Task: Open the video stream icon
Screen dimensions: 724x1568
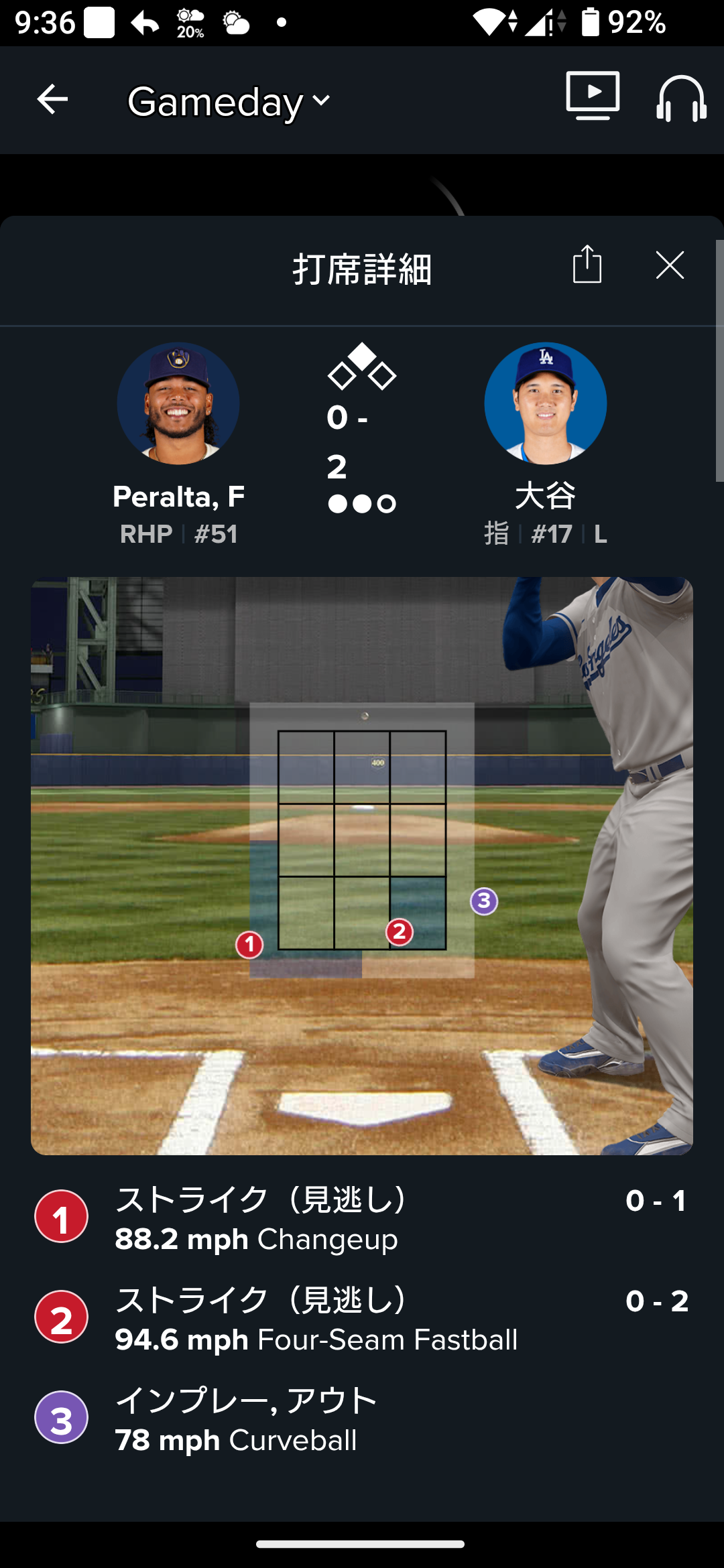Action: point(593,96)
